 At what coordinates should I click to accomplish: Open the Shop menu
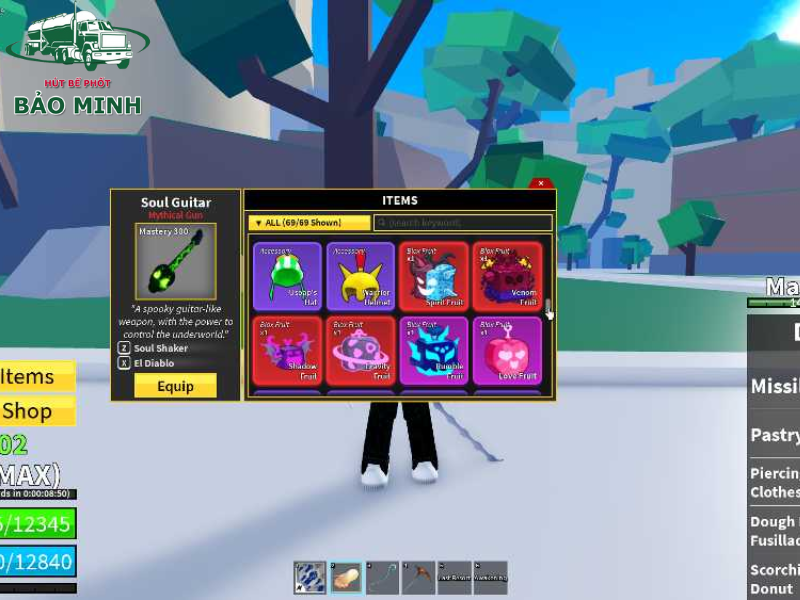pyautogui.click(x=37, y=410)
